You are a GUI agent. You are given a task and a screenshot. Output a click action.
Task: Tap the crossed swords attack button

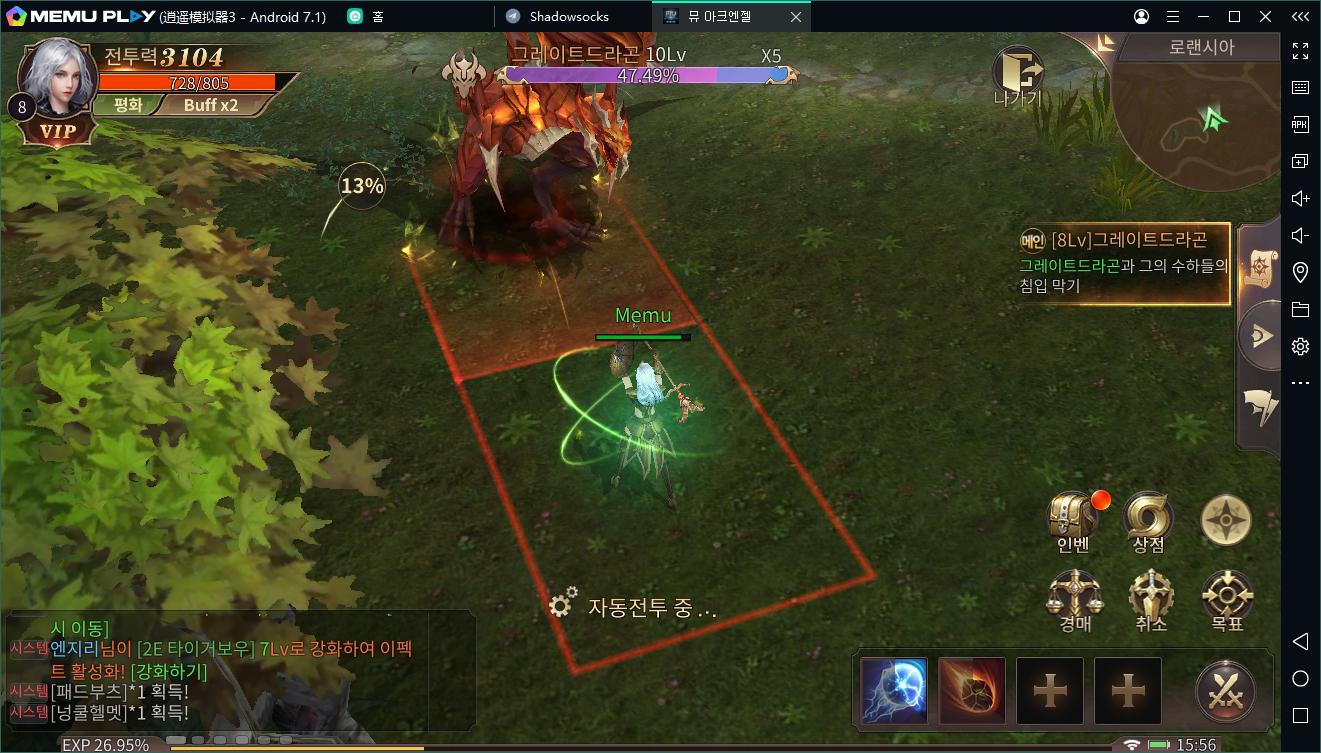pos(1226,691)
